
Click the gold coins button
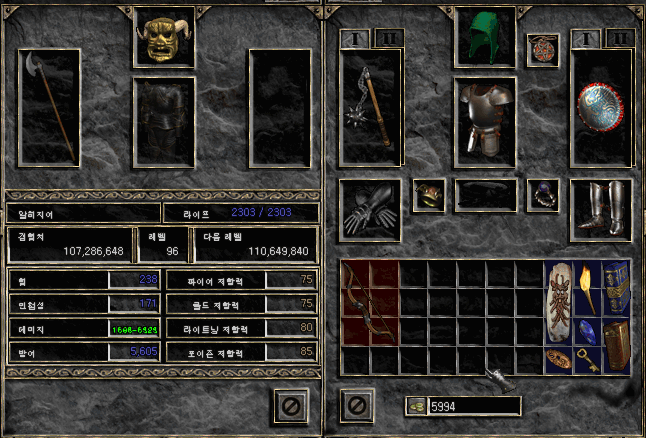(415, 406)
